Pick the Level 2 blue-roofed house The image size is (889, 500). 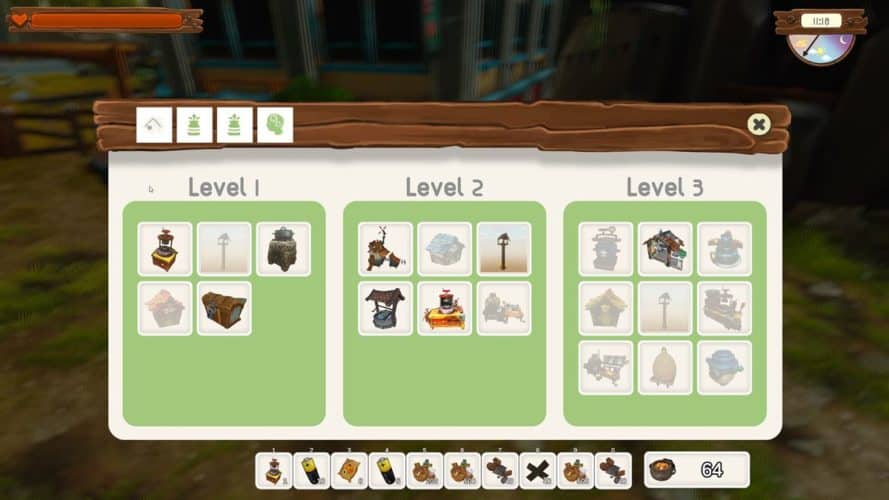pyautogui.click(x=444, y=249)
